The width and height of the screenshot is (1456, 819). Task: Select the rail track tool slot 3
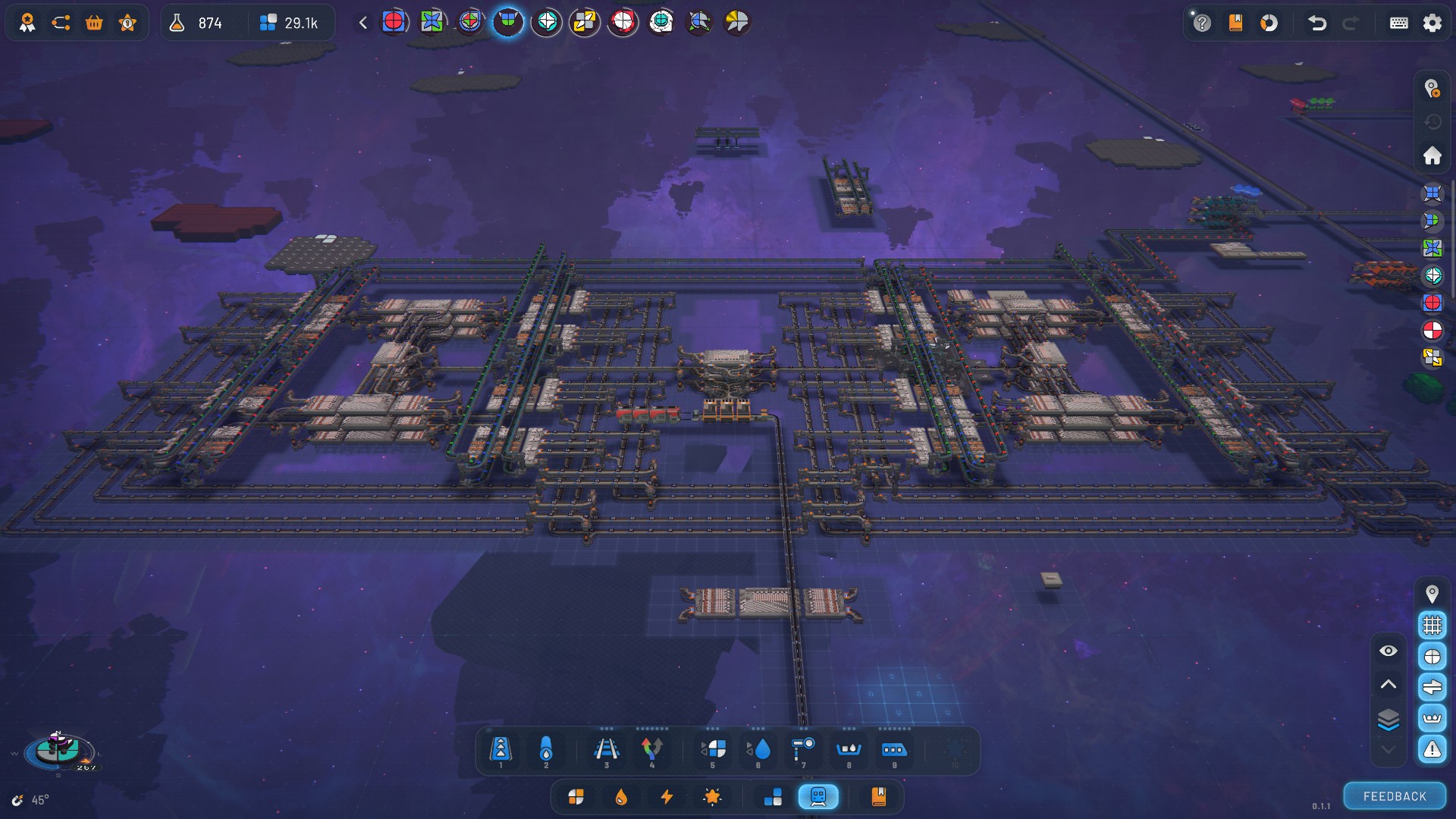(x=606, y=750)
